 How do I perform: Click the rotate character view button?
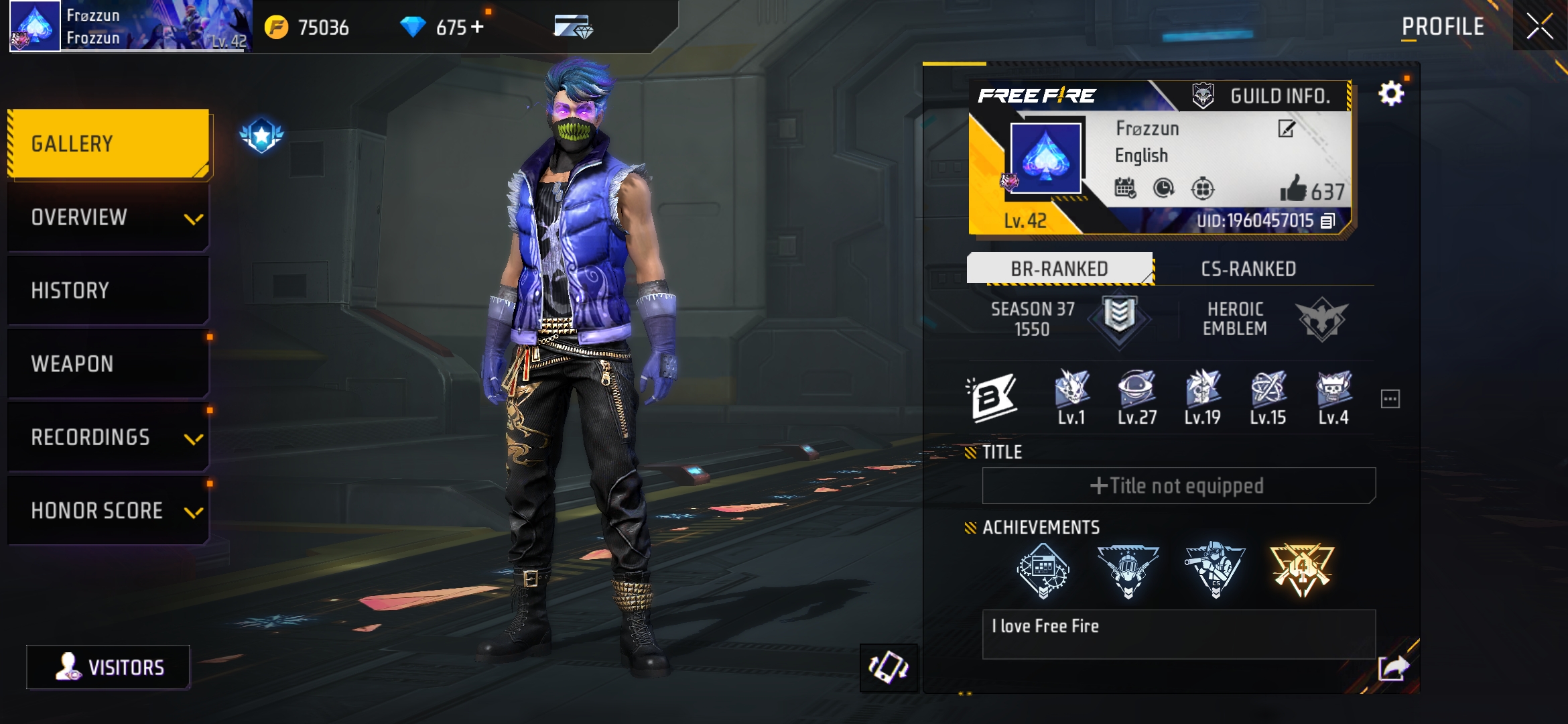[889, 668]
